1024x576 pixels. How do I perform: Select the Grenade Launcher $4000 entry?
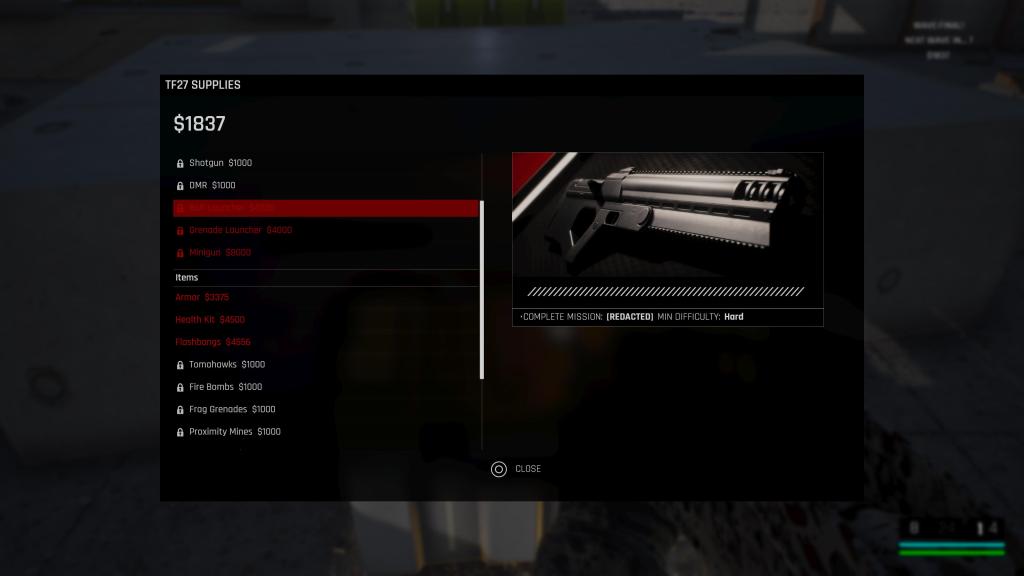(x=240, y=230)
